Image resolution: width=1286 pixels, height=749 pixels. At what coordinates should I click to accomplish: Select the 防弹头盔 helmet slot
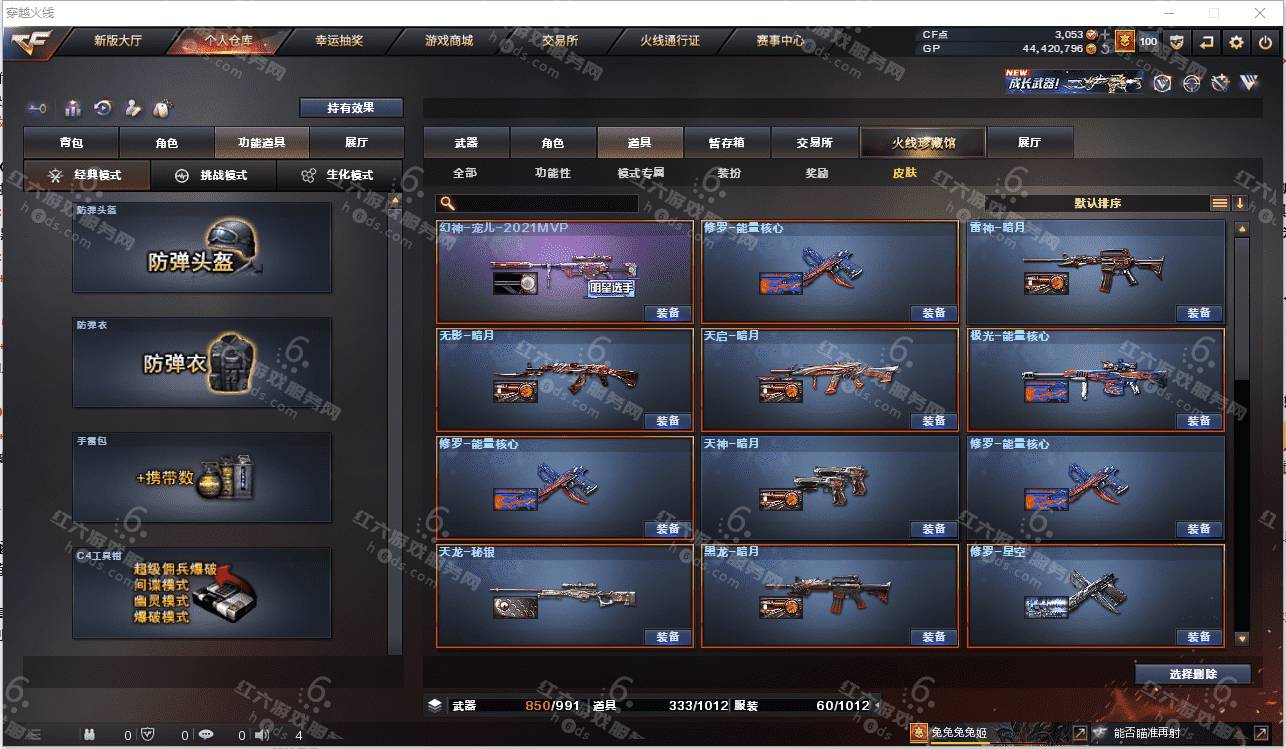click(201, 248)
